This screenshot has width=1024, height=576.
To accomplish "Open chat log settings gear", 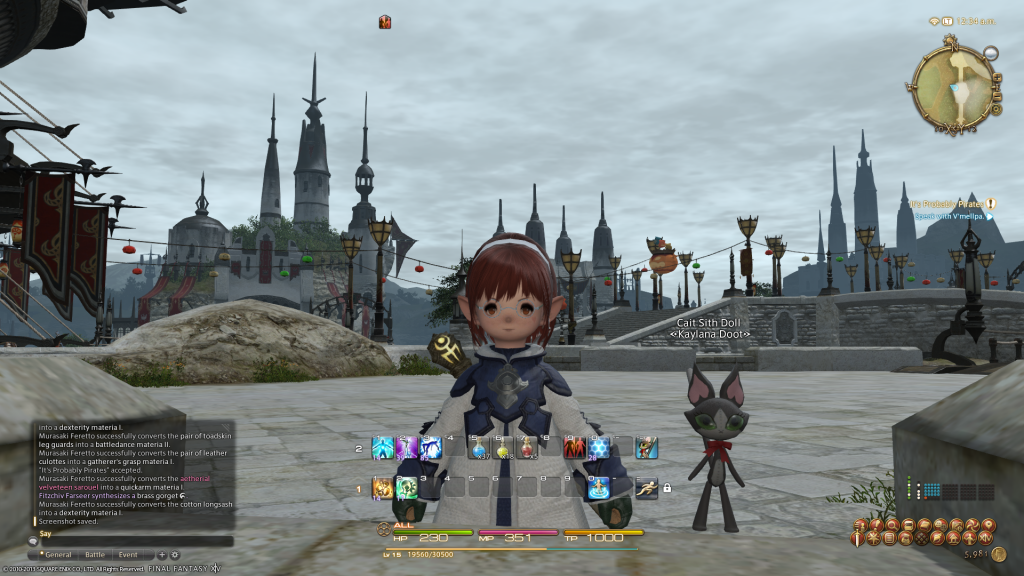I will 175,554.
